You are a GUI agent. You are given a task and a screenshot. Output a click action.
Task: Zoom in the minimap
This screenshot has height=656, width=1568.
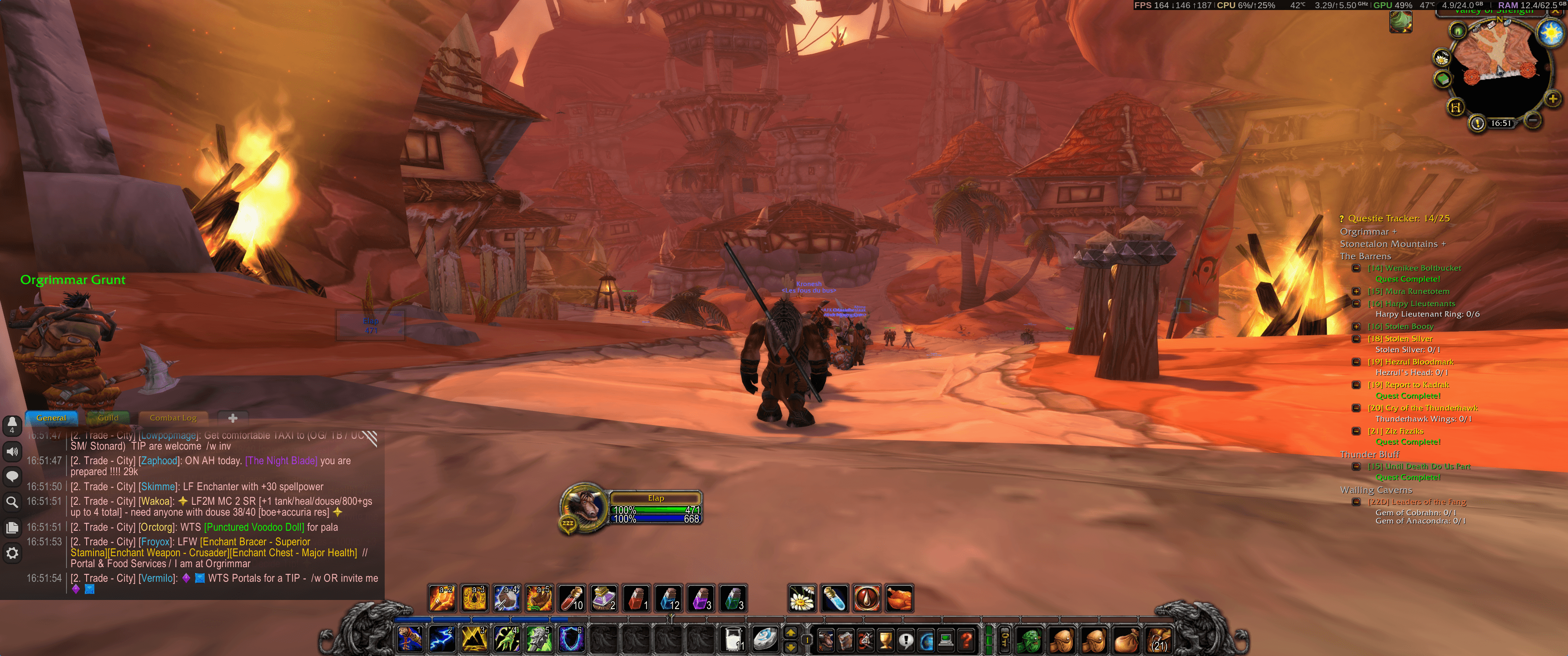click(x=1552, y=98)
